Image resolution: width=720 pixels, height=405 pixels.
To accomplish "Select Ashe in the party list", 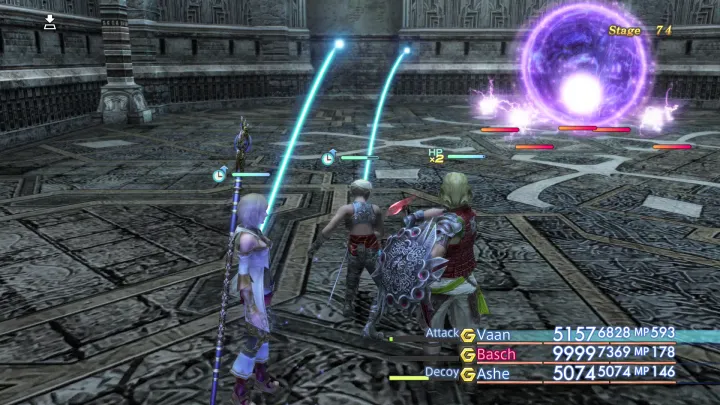I will (493, 374).
